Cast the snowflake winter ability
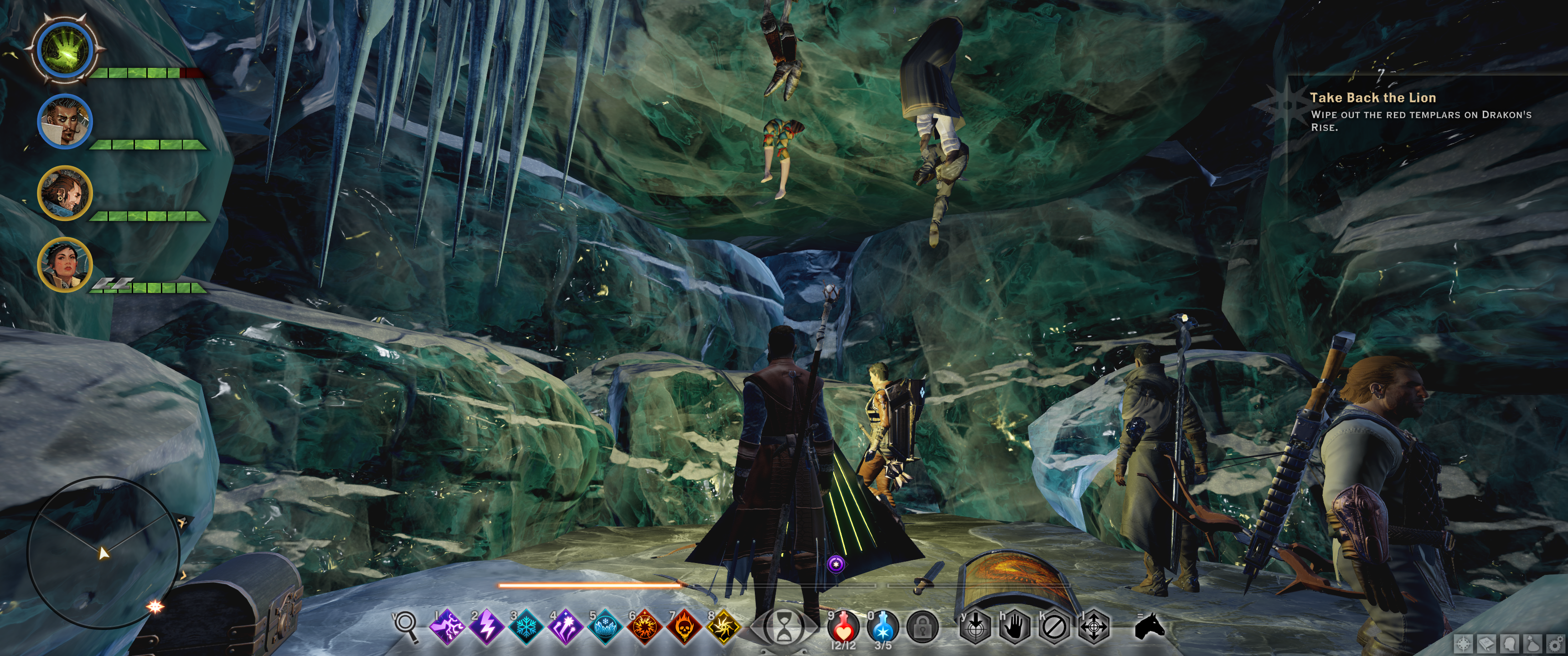The image size is (1568, 656). point(526,626)
